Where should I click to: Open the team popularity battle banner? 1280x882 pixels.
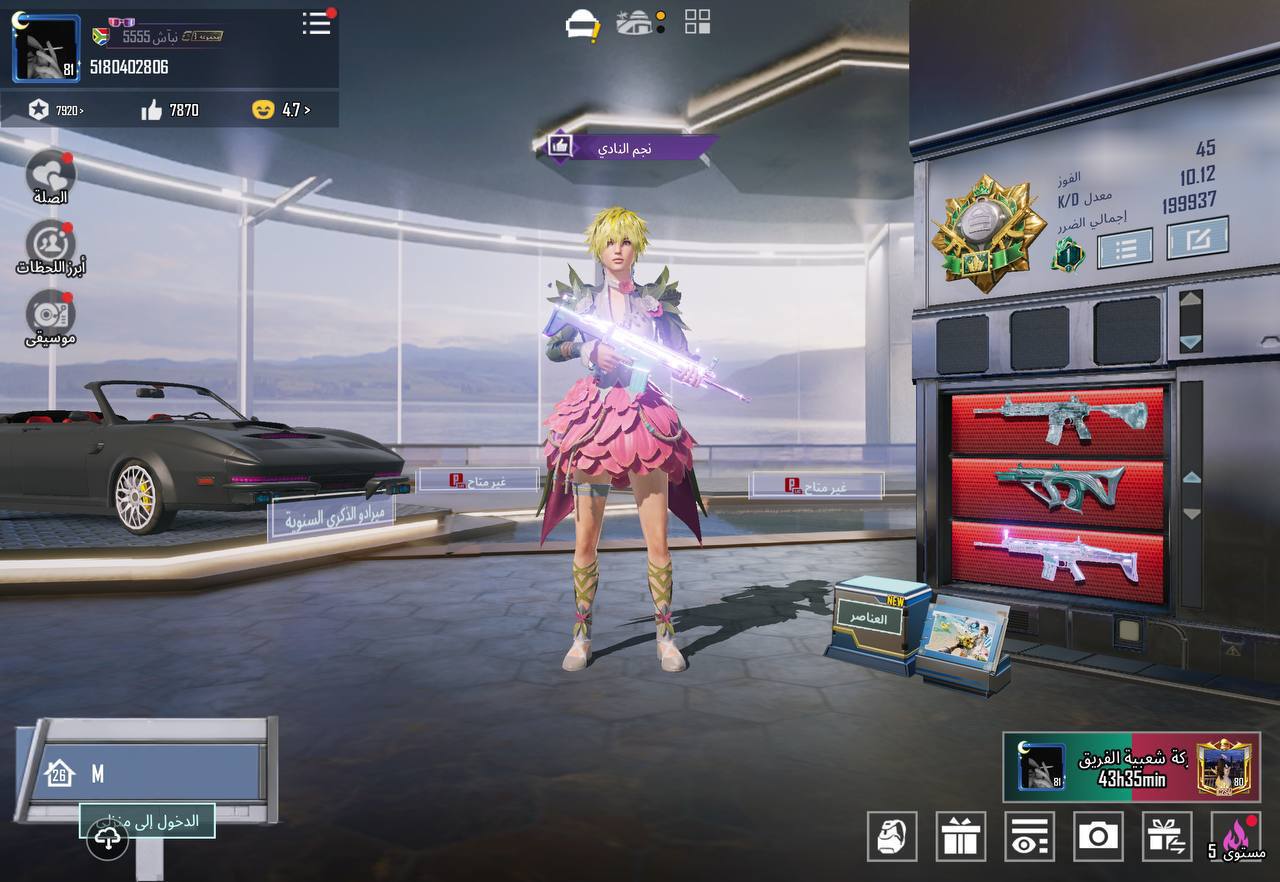click(x=1131, y=768)
